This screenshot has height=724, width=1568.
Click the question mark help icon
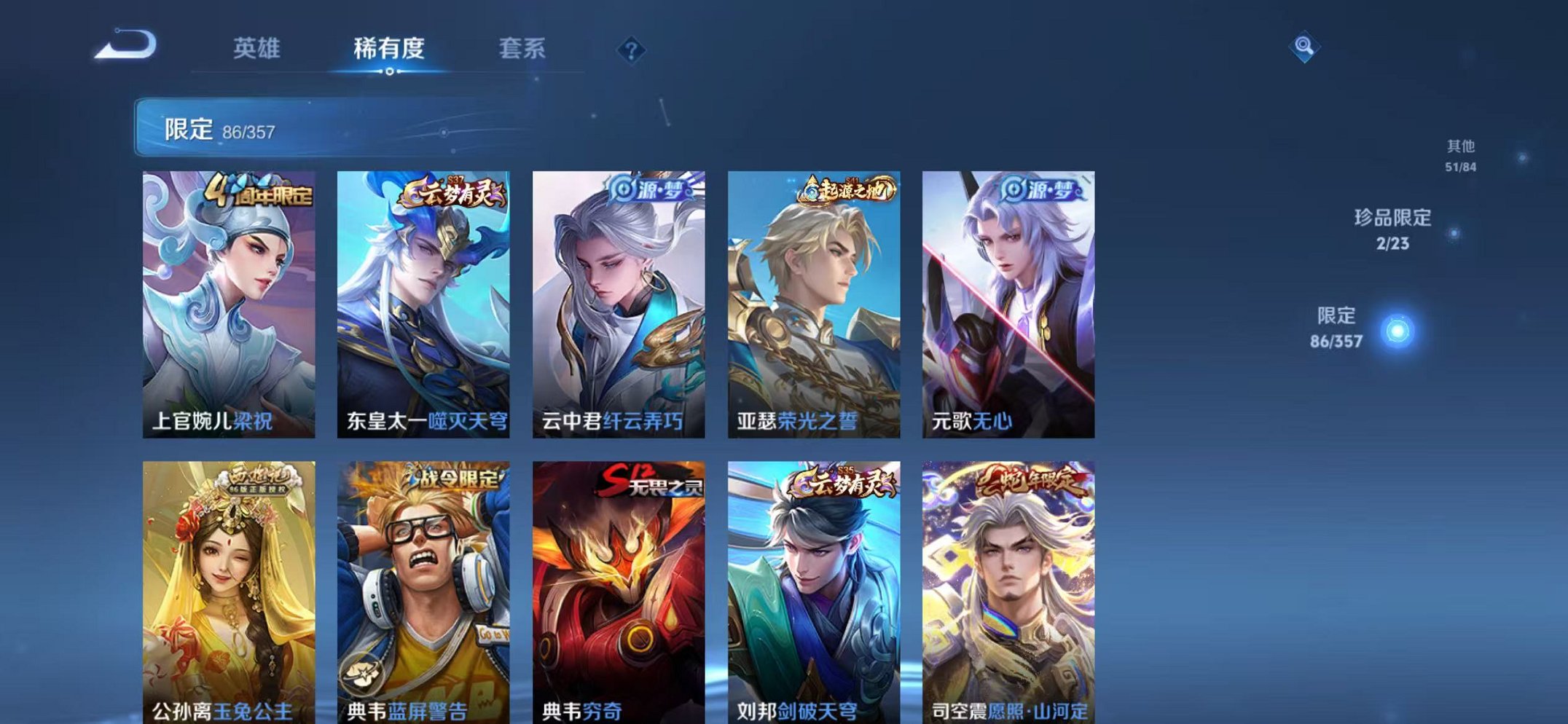tap(632, 50)
